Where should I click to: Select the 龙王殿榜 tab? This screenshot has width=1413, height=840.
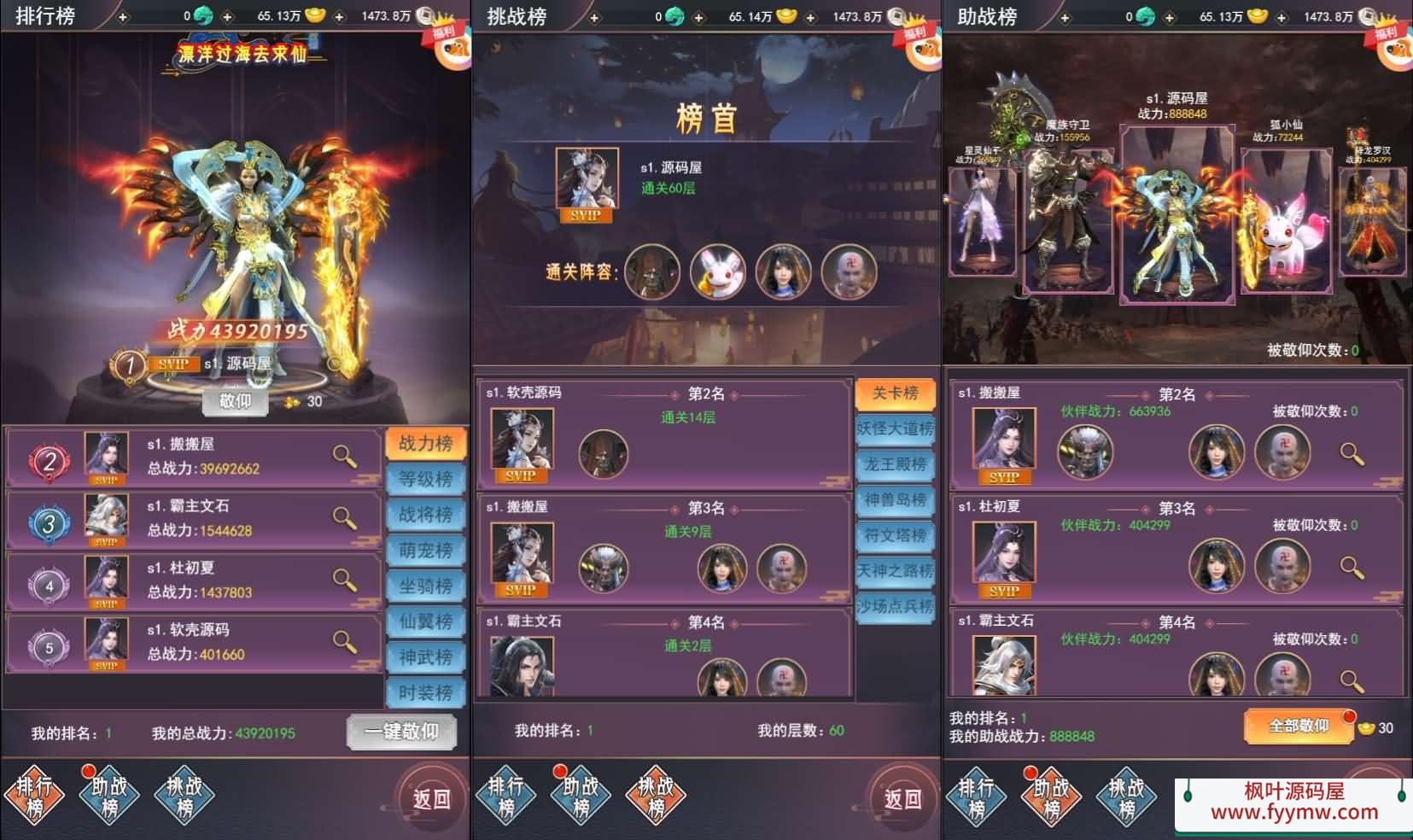click(x=895, y=464)
